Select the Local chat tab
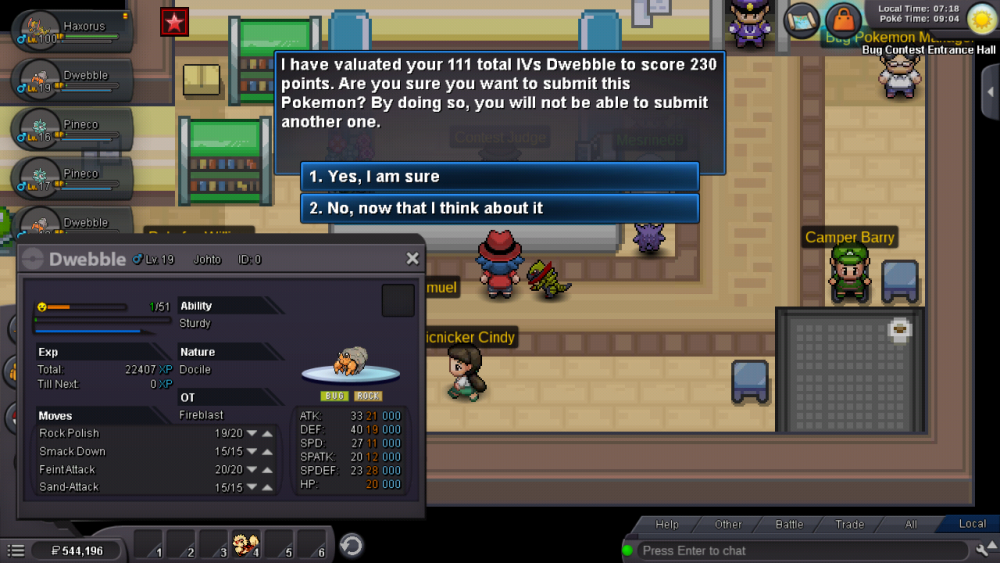 (972, 524)
